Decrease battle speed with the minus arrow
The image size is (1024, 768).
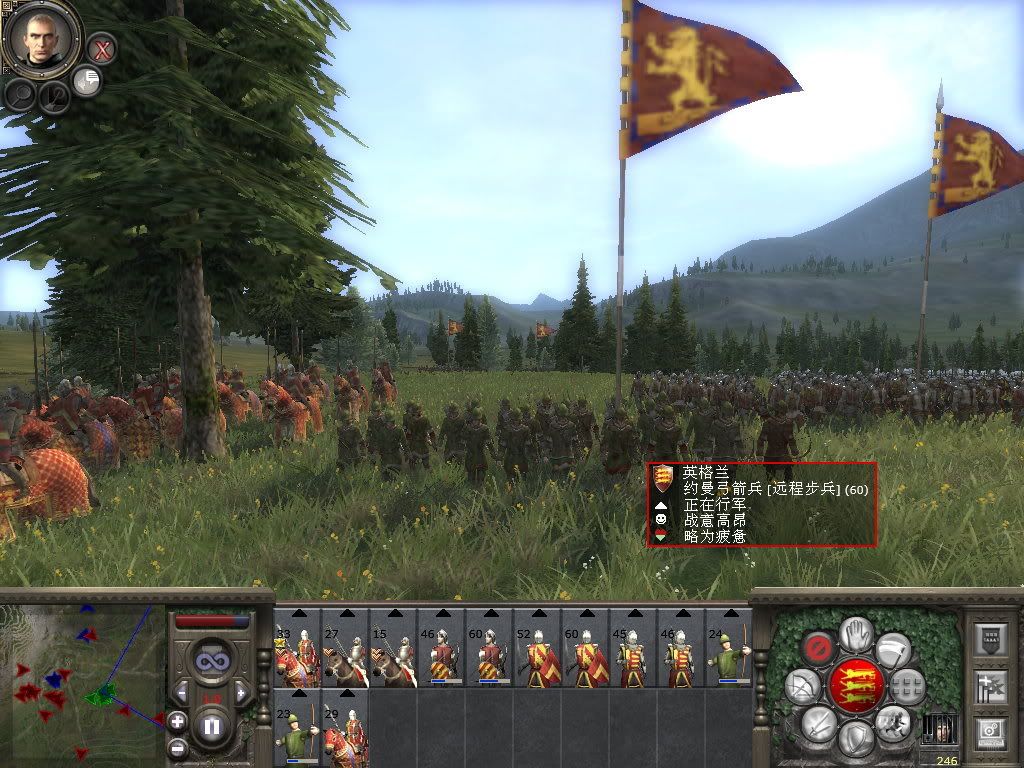point(180,691)
